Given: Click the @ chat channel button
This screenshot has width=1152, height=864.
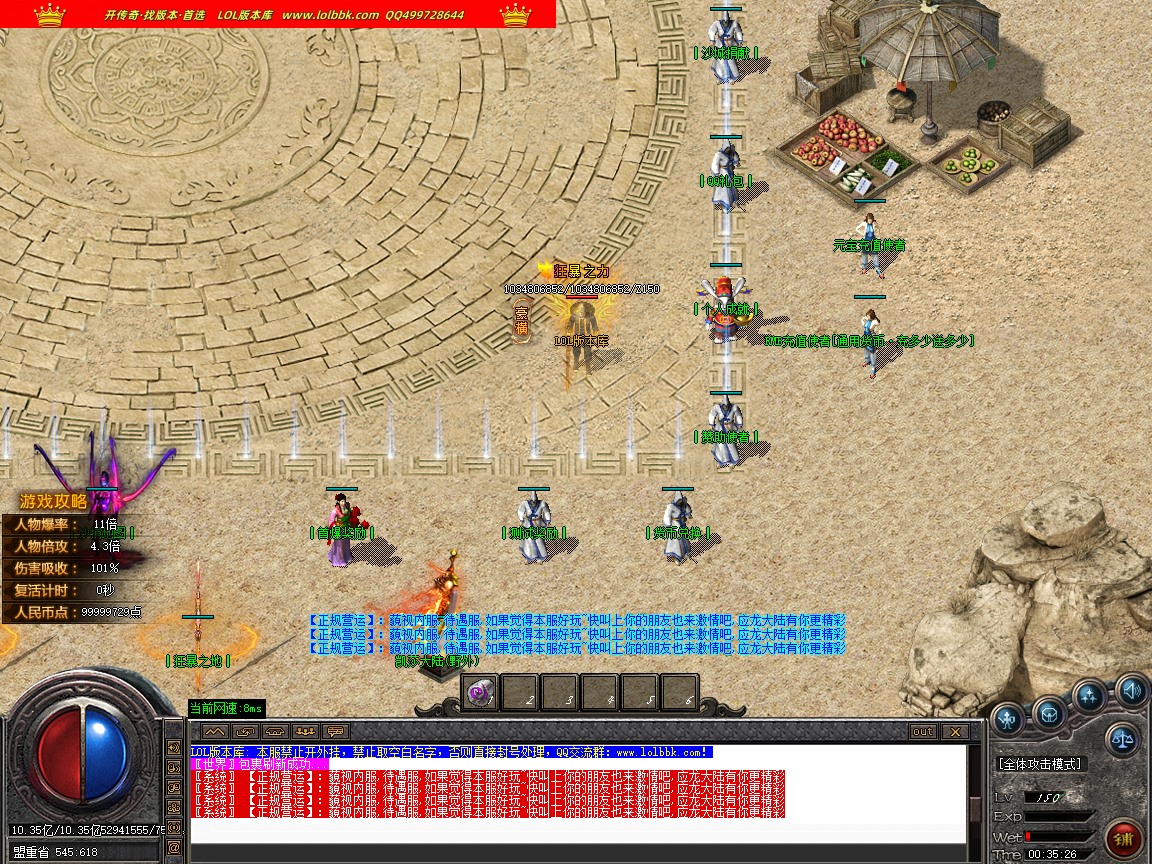Looking at the screenshot, I should (174, 848).
